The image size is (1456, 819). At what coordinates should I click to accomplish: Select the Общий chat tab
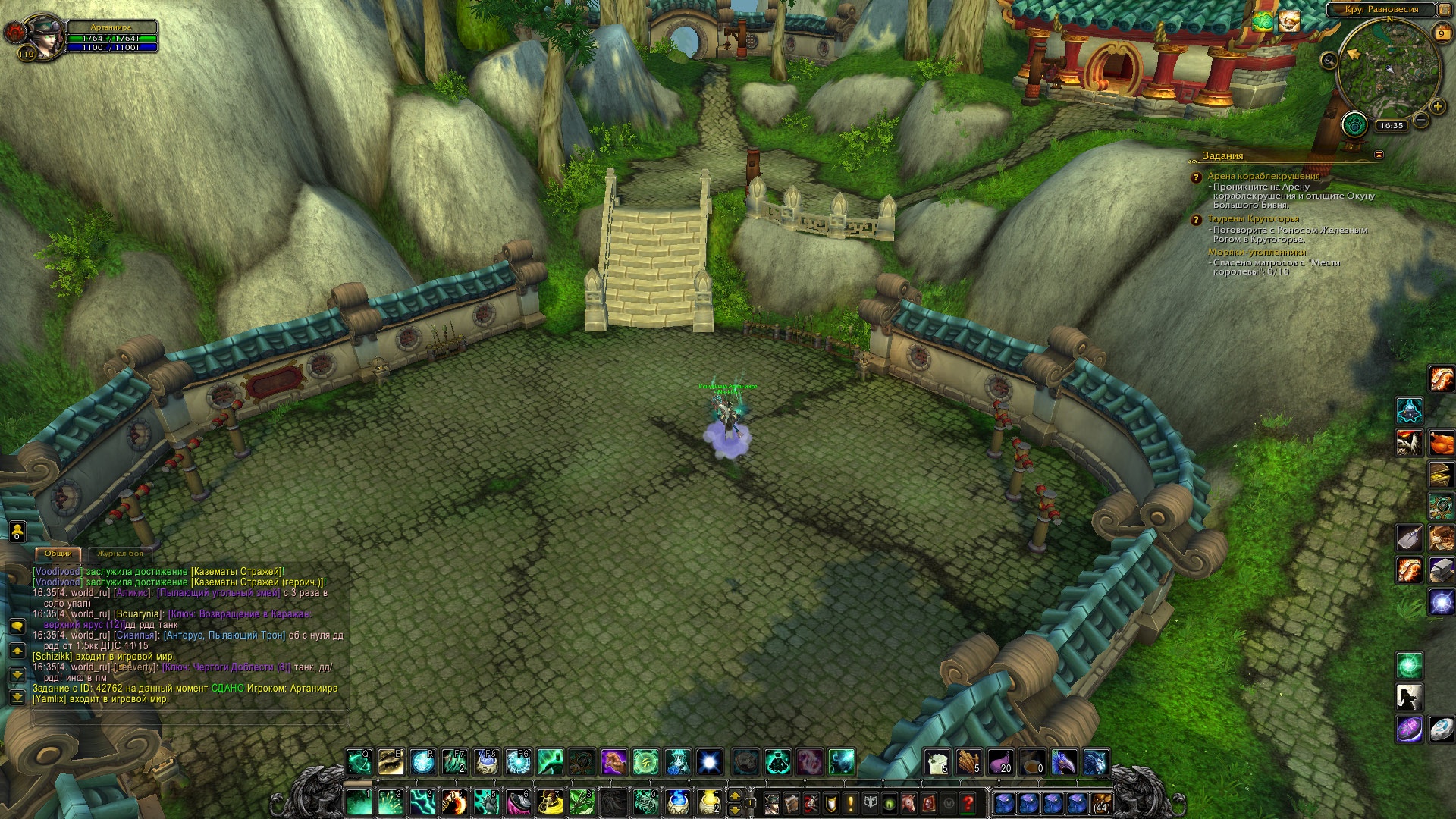(58, 554)
